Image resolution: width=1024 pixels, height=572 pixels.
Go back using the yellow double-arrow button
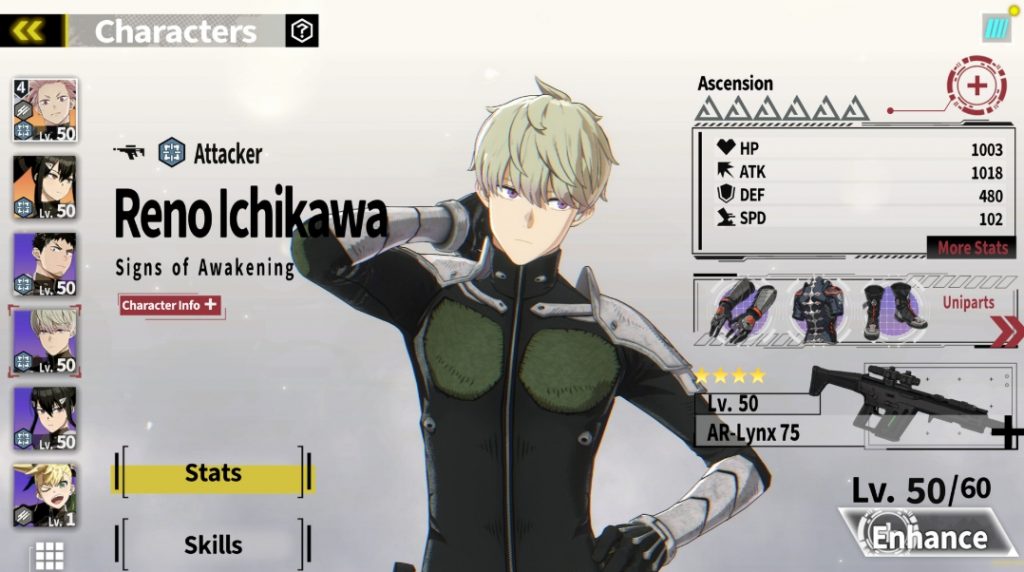pos(29,30)
